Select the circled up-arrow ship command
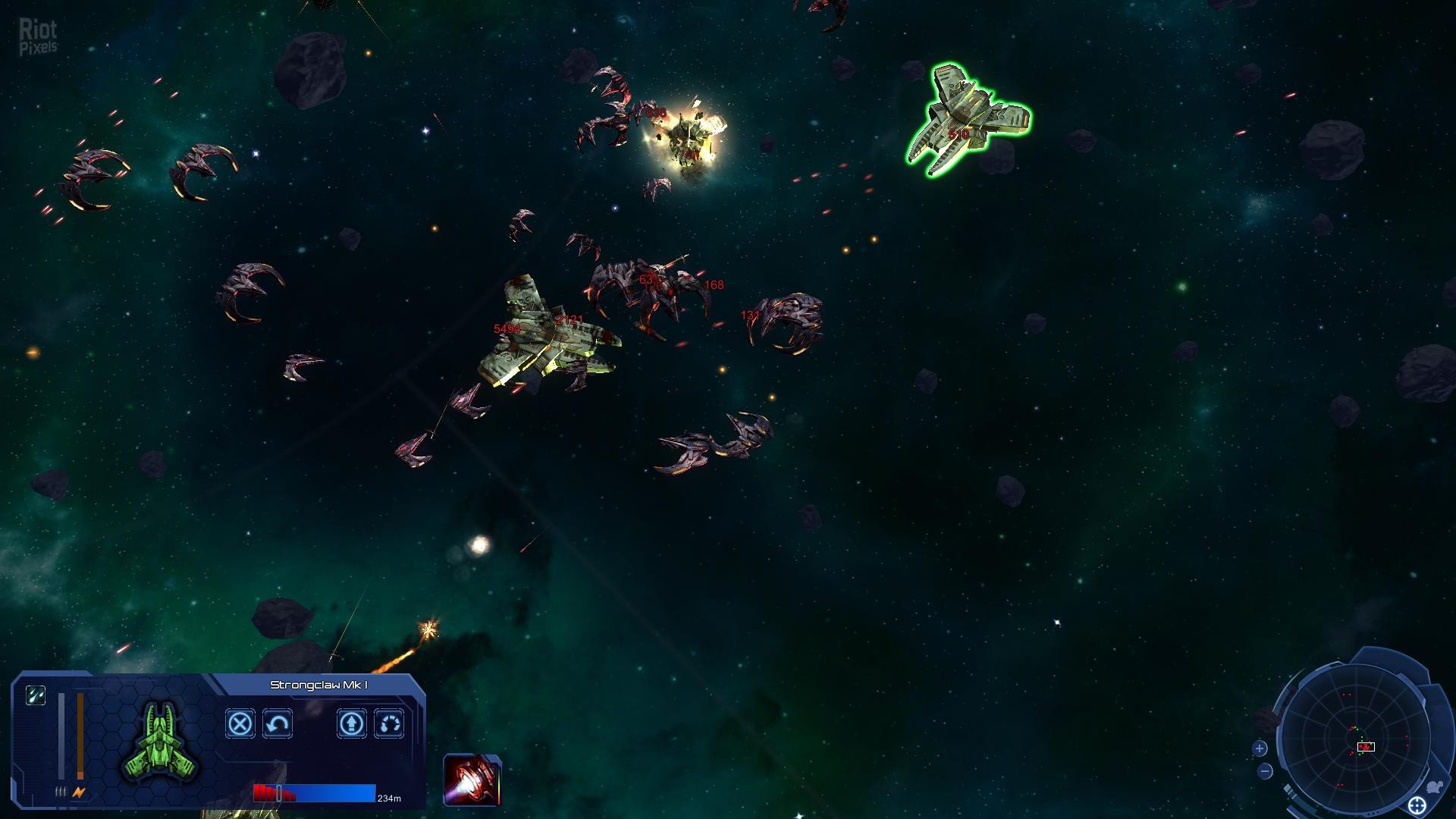Image resolution: width=1456 pixels, height=819 pixels. (x=352, y=723)
